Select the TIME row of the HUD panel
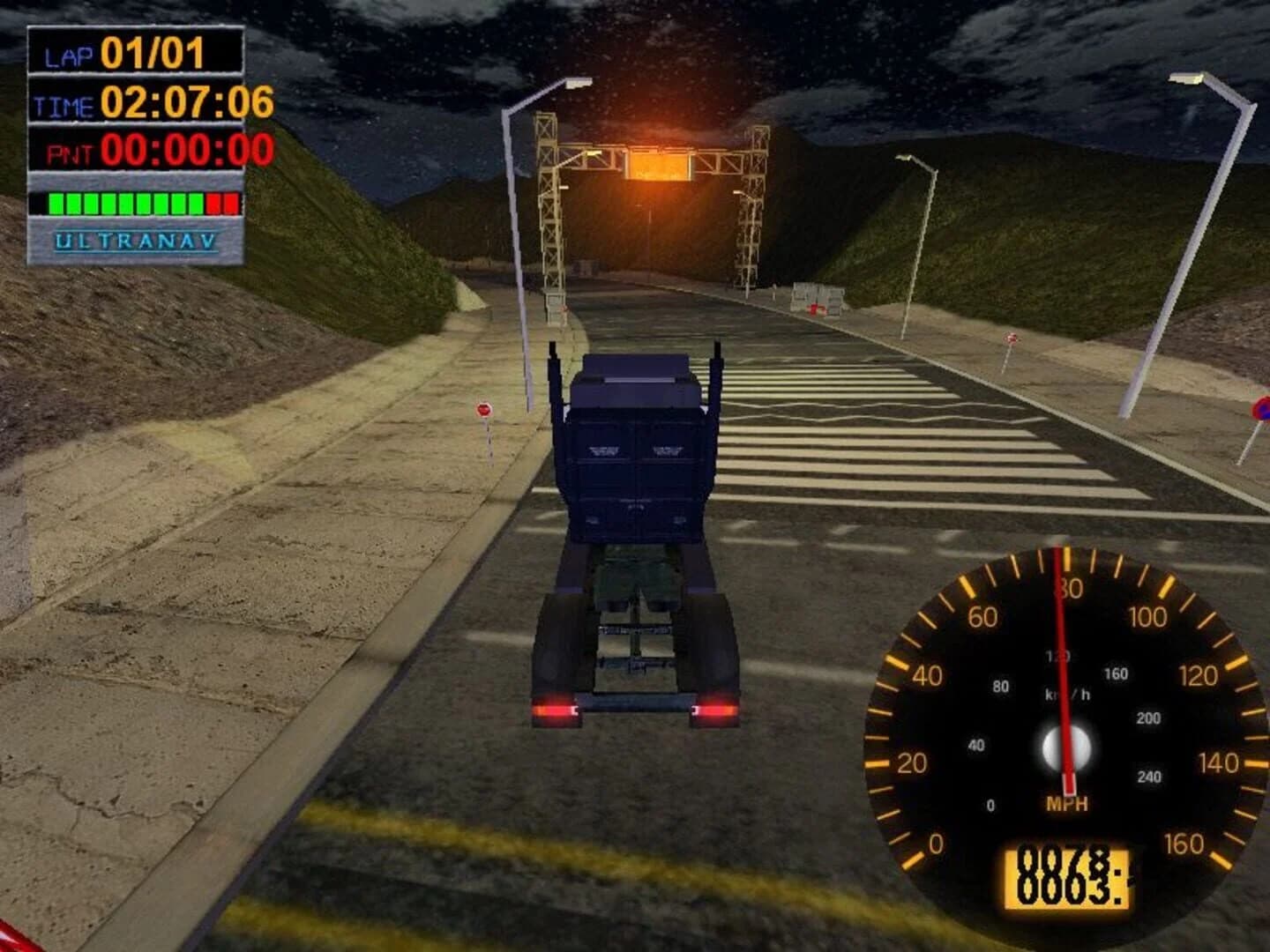The height and width of the screenshot is (952, 1270). pos(132,102)
